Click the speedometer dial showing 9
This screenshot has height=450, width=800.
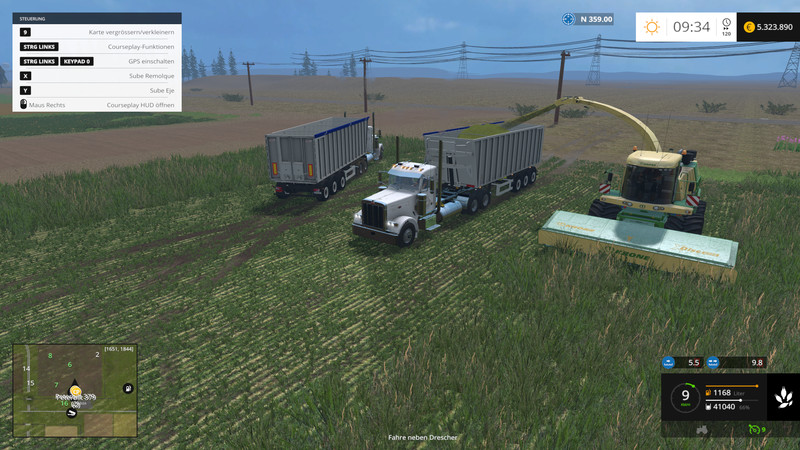point(685,398)
